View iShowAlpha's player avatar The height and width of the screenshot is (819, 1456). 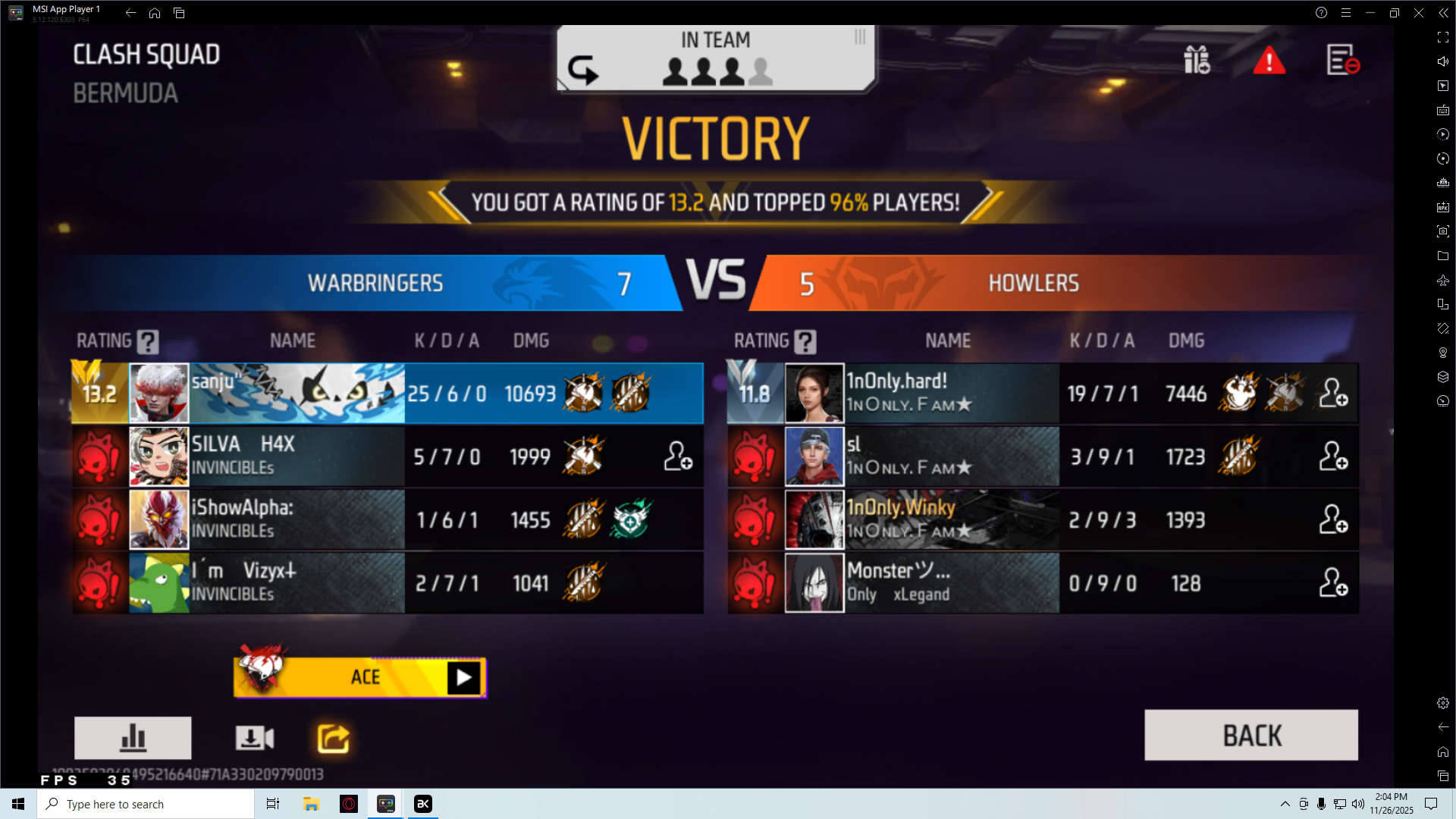[x=158, y=519]
